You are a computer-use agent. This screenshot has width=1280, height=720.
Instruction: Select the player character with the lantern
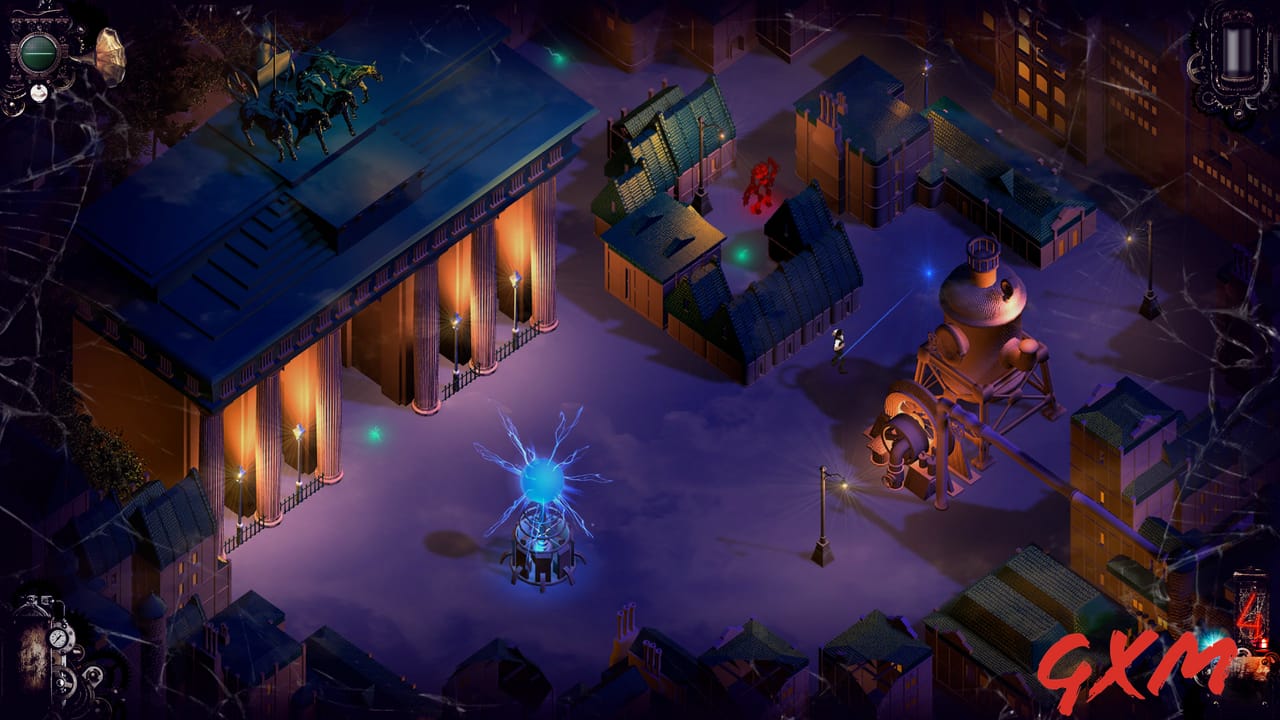pos(838,345)
